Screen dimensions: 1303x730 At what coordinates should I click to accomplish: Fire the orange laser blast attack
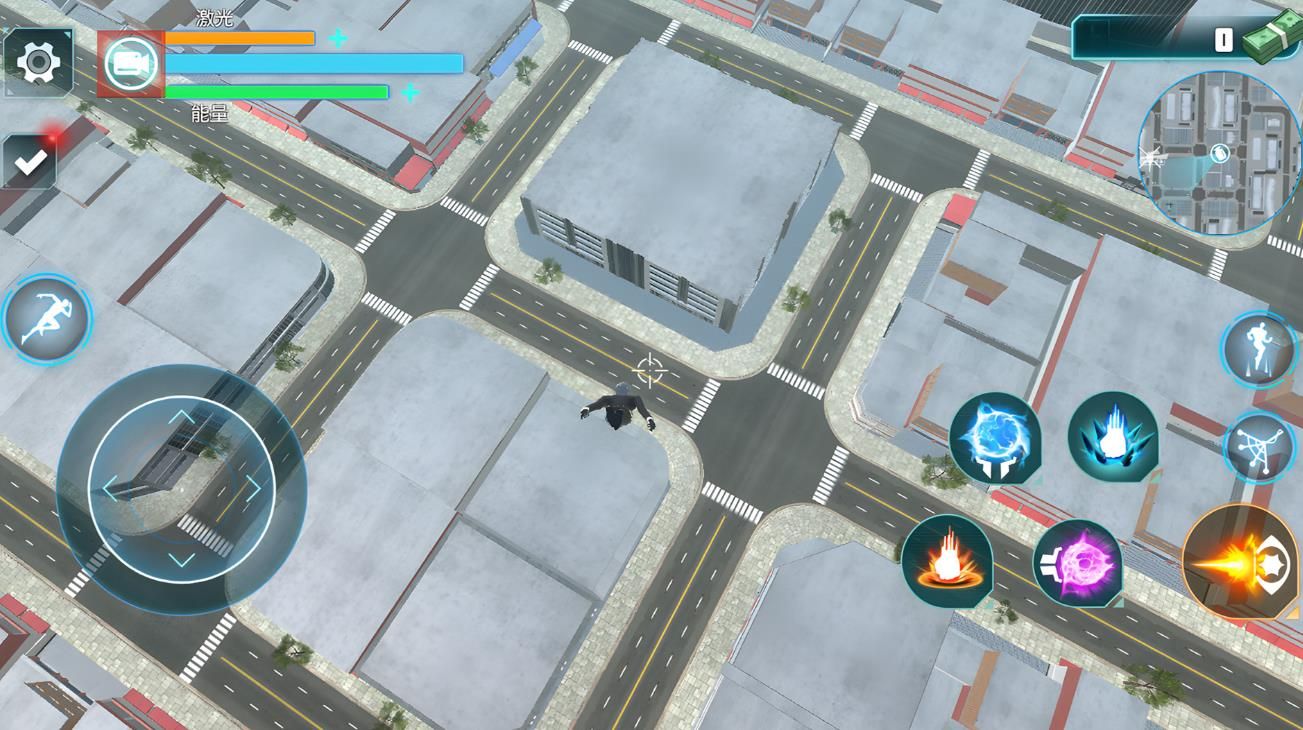pos(1240,563)
